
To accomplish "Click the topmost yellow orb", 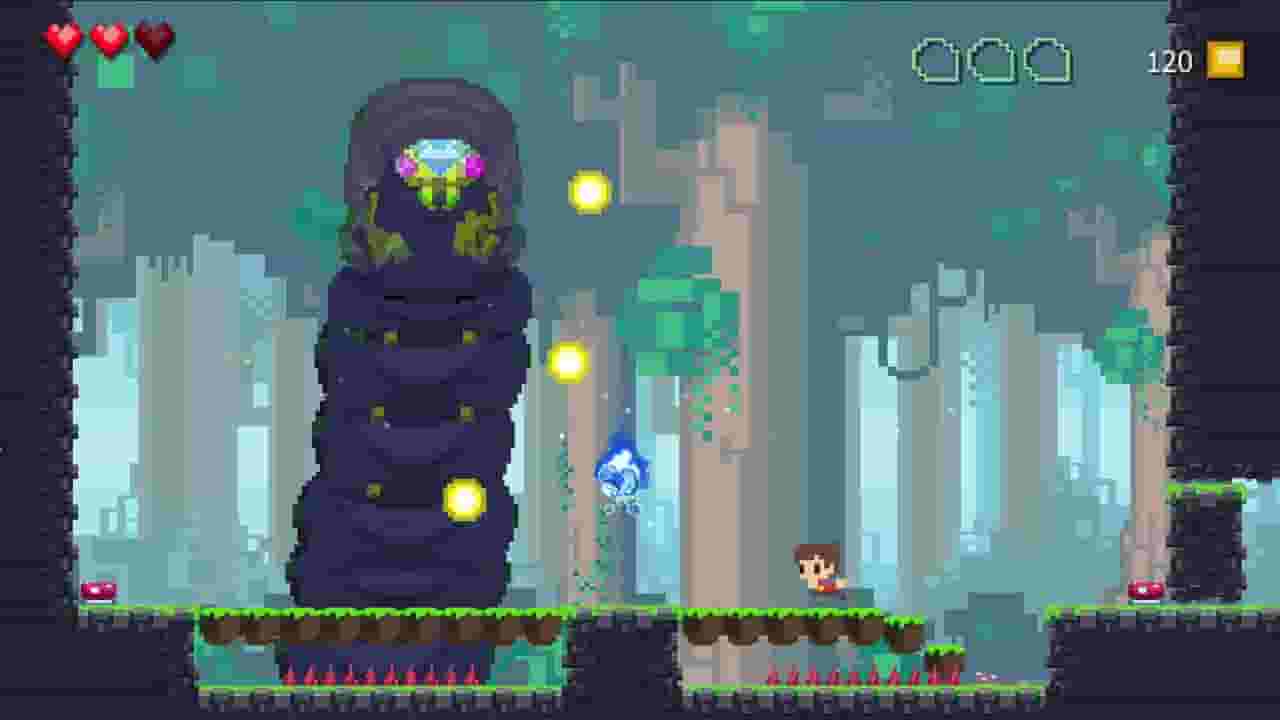I will coord(588,190).
